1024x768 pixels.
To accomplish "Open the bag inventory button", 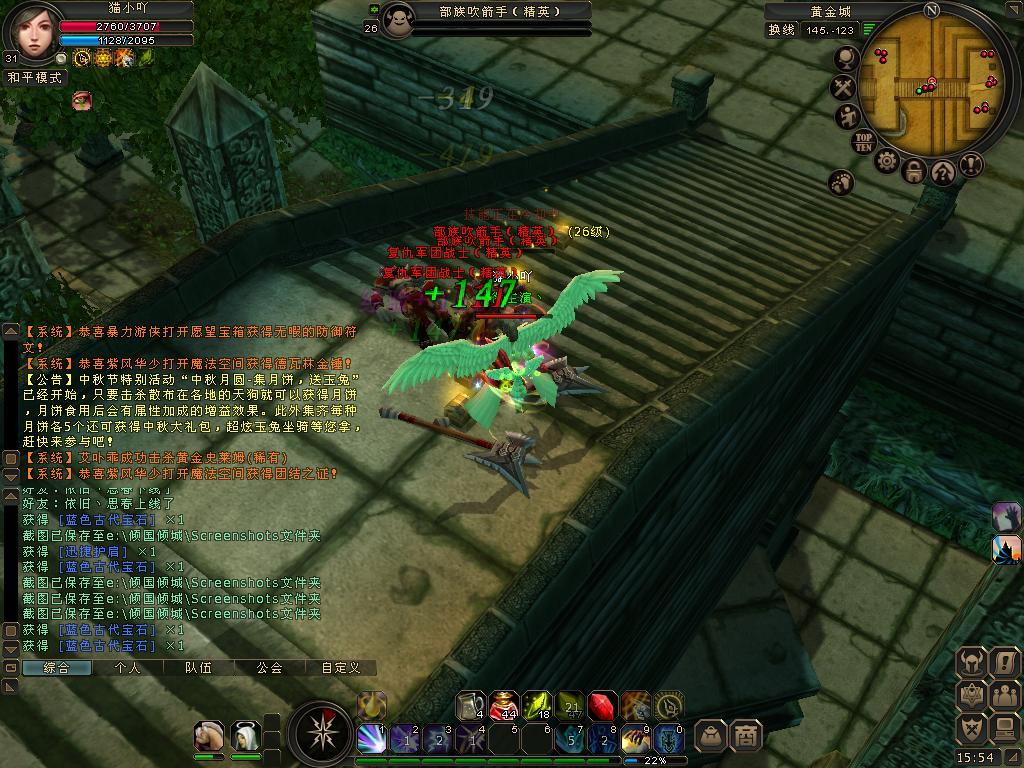I will 710,736.
